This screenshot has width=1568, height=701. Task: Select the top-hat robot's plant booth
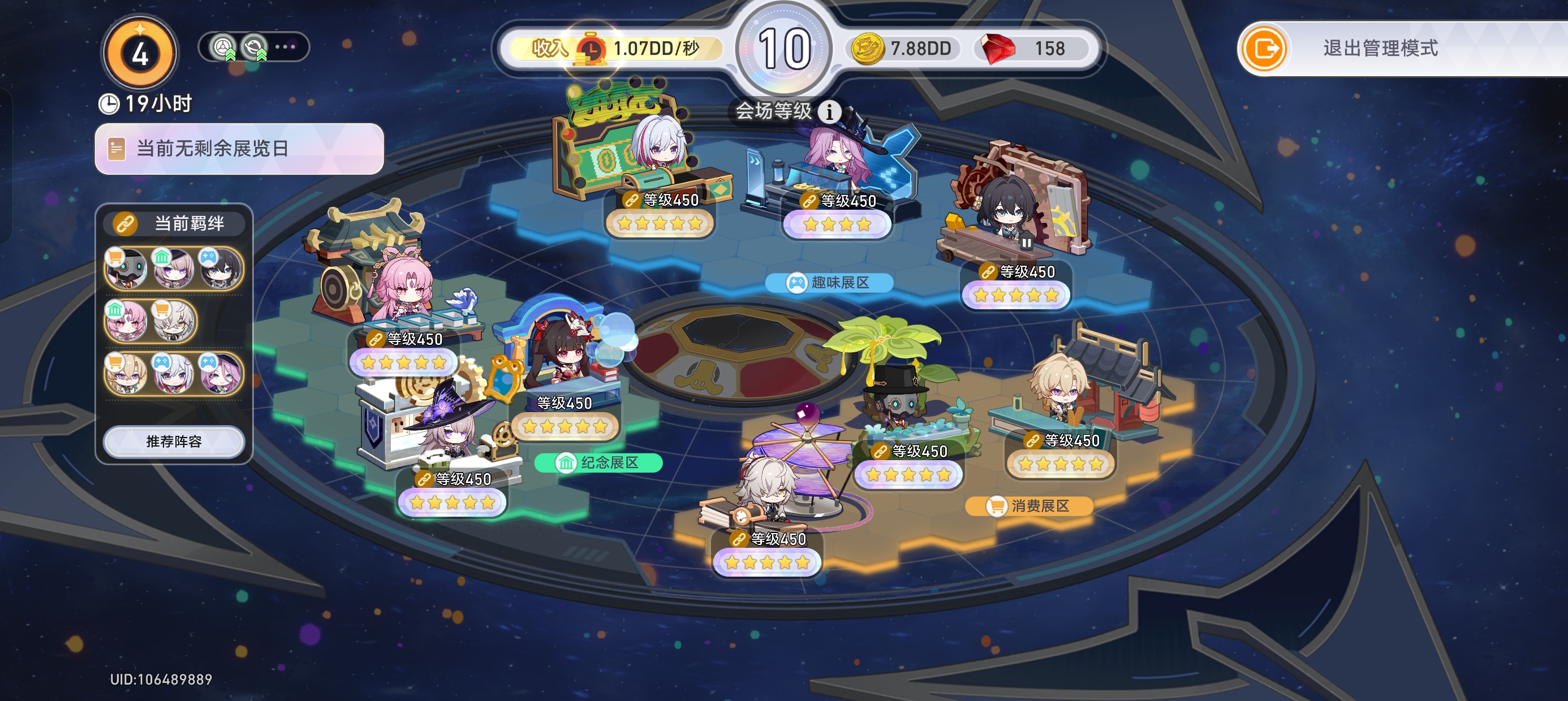tap(901, 401)
